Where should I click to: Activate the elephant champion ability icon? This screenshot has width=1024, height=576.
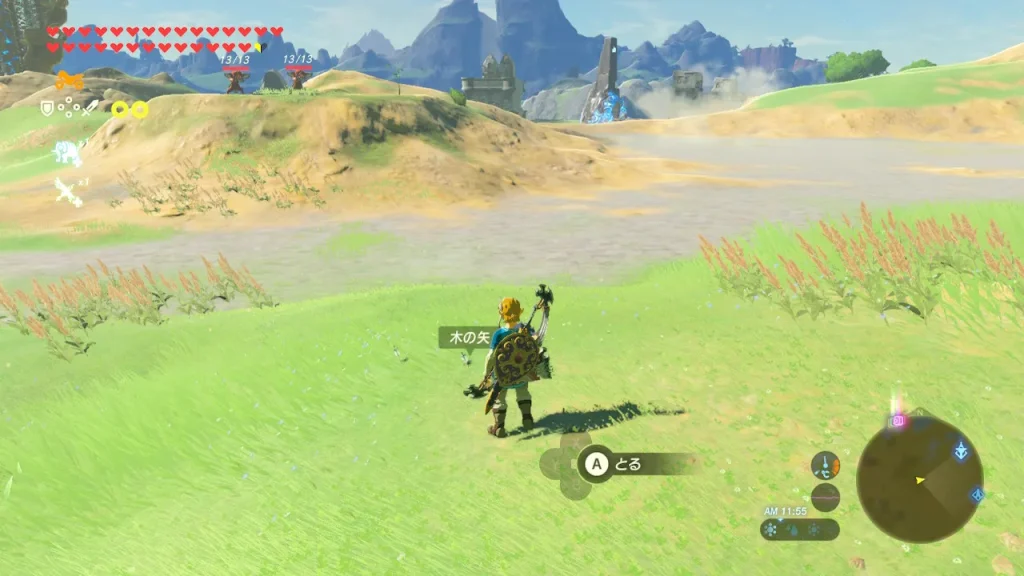click(67, 153)
